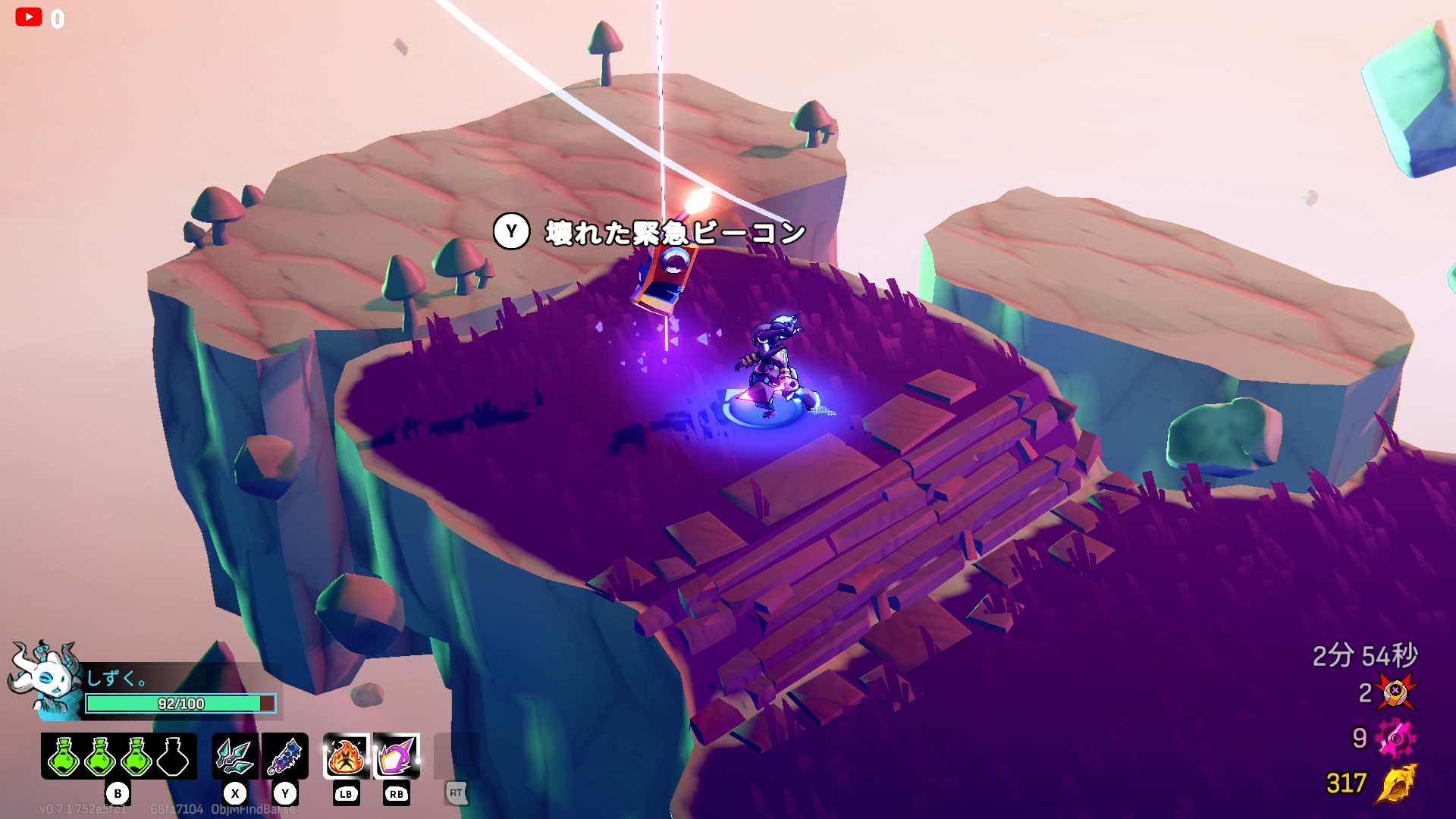
Task: Click the golden seashell currency icon
Action: [1396, 783]
